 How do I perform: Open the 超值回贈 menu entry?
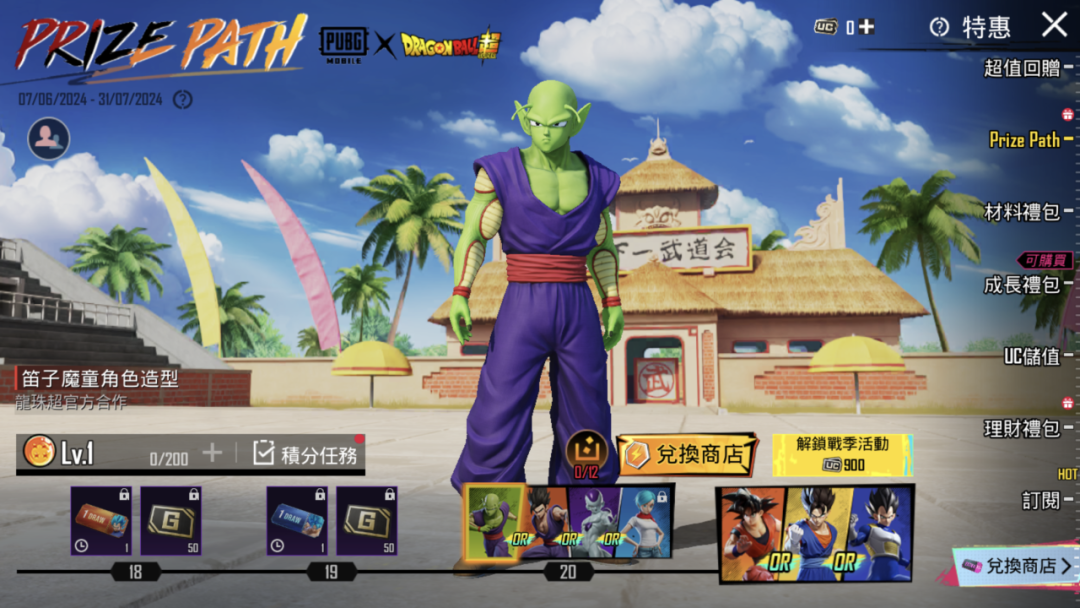(1022, 68)
